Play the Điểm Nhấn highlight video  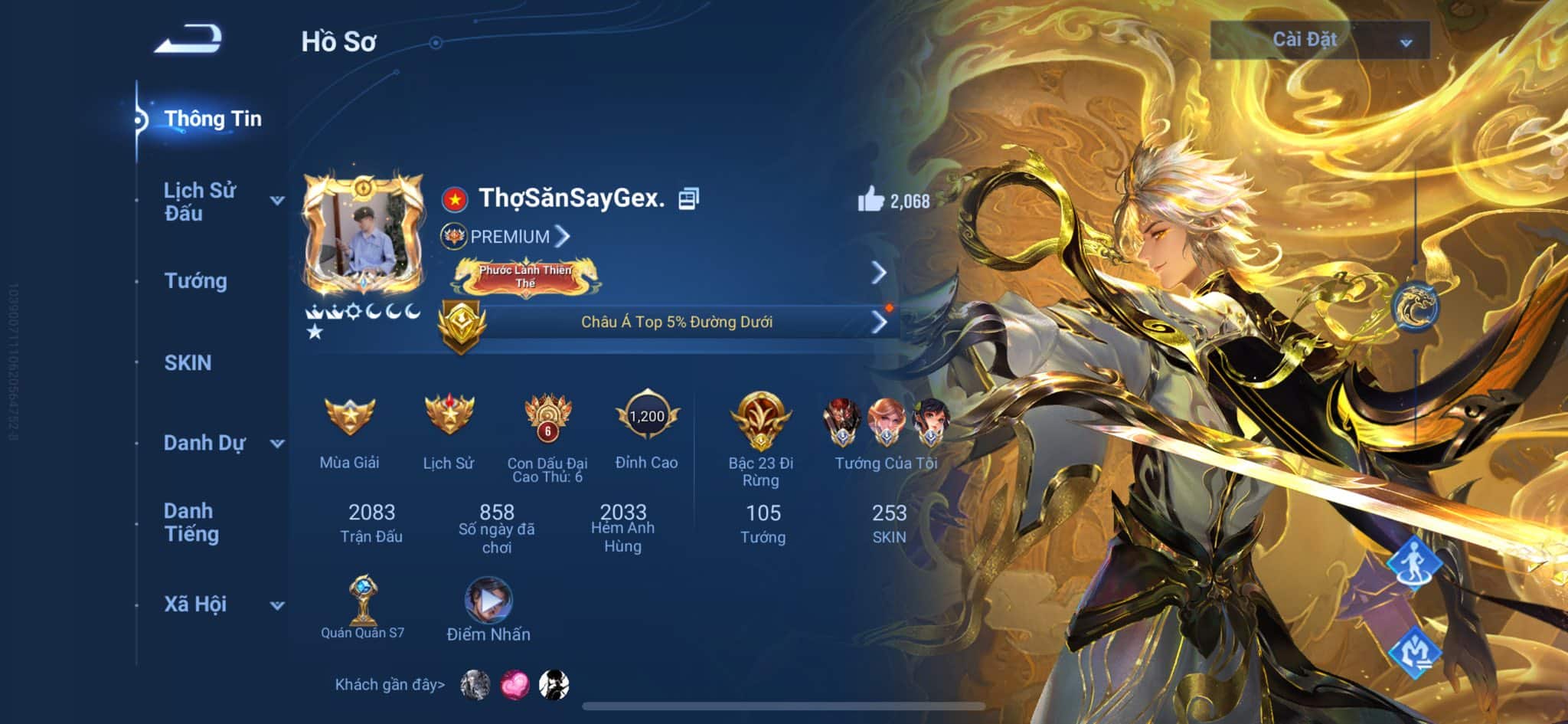tap(488, 600)
